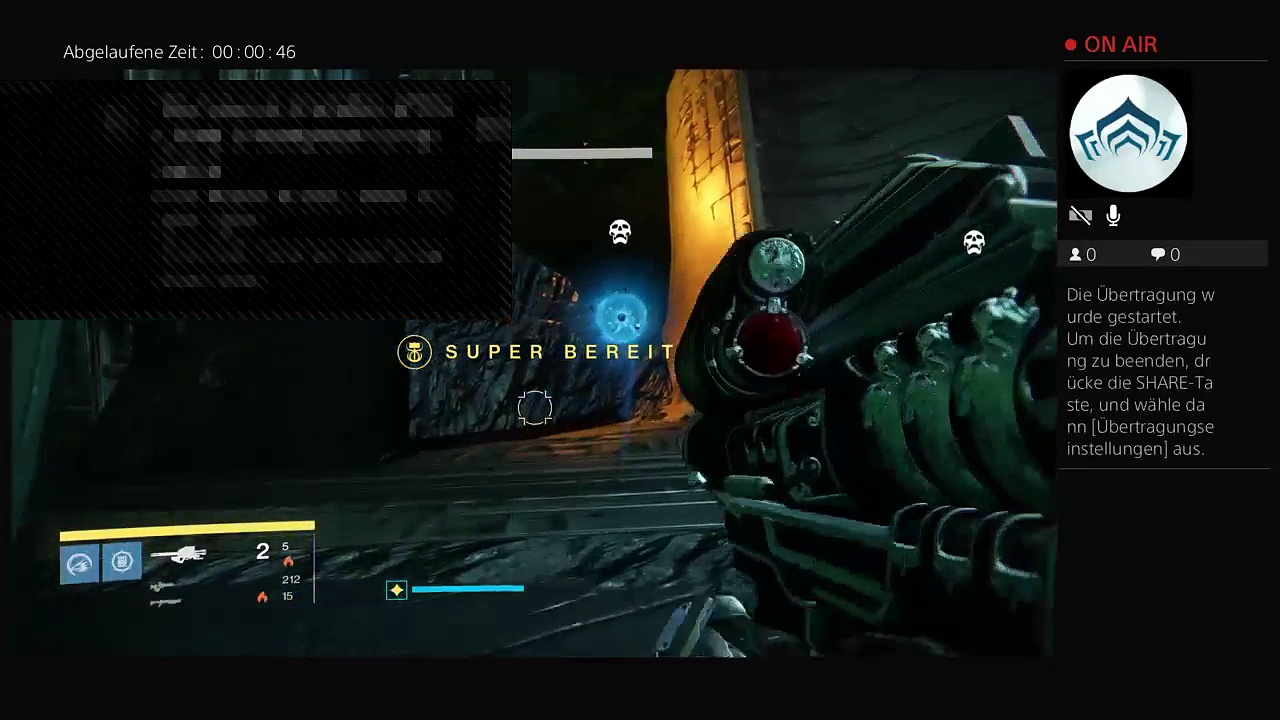Trigger the gold Super ready emblem
Screen dimensions: 1280x720
coord(414,352)
